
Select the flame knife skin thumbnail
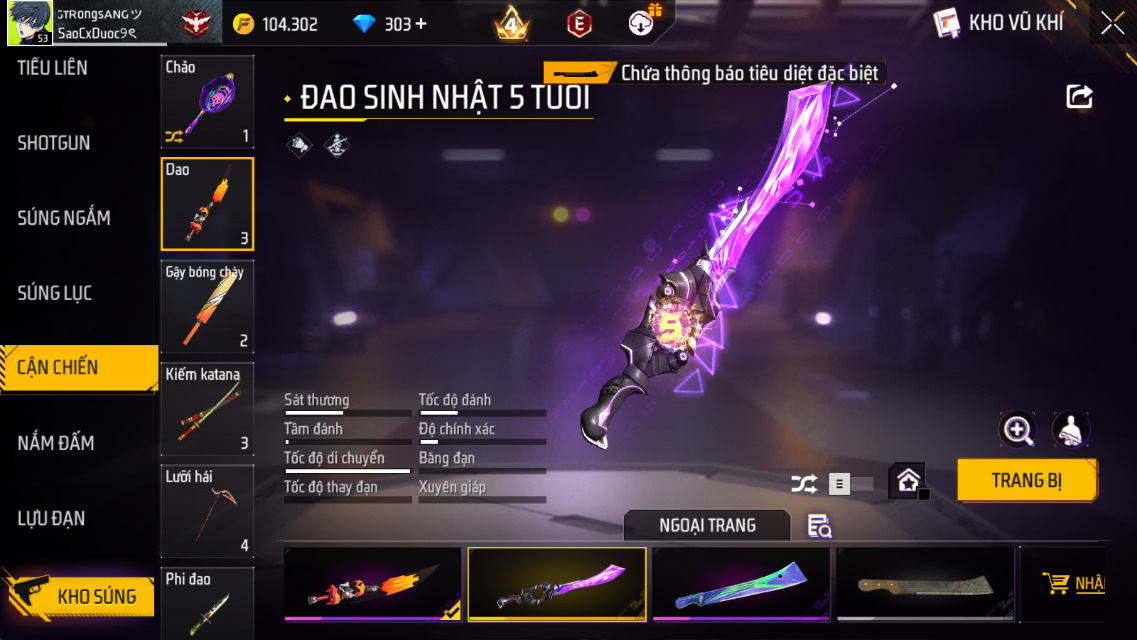(x=372, y=583)
